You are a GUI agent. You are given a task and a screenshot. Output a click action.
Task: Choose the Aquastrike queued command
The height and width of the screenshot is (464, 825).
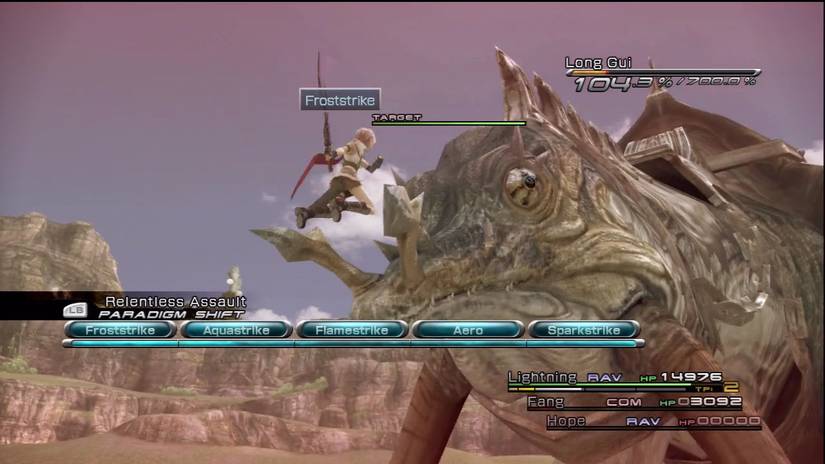coord(236,329)
